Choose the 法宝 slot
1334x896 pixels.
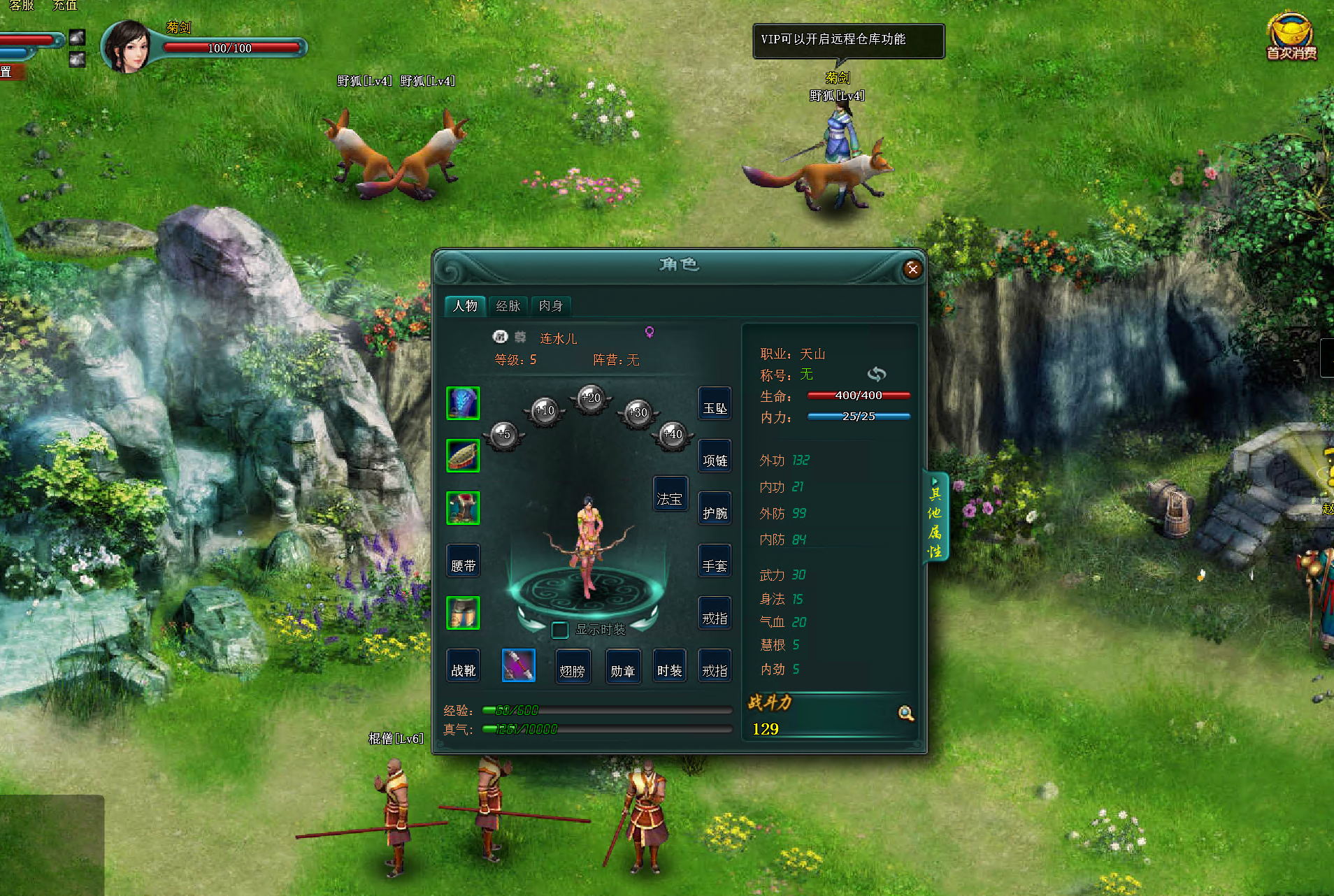670,495
